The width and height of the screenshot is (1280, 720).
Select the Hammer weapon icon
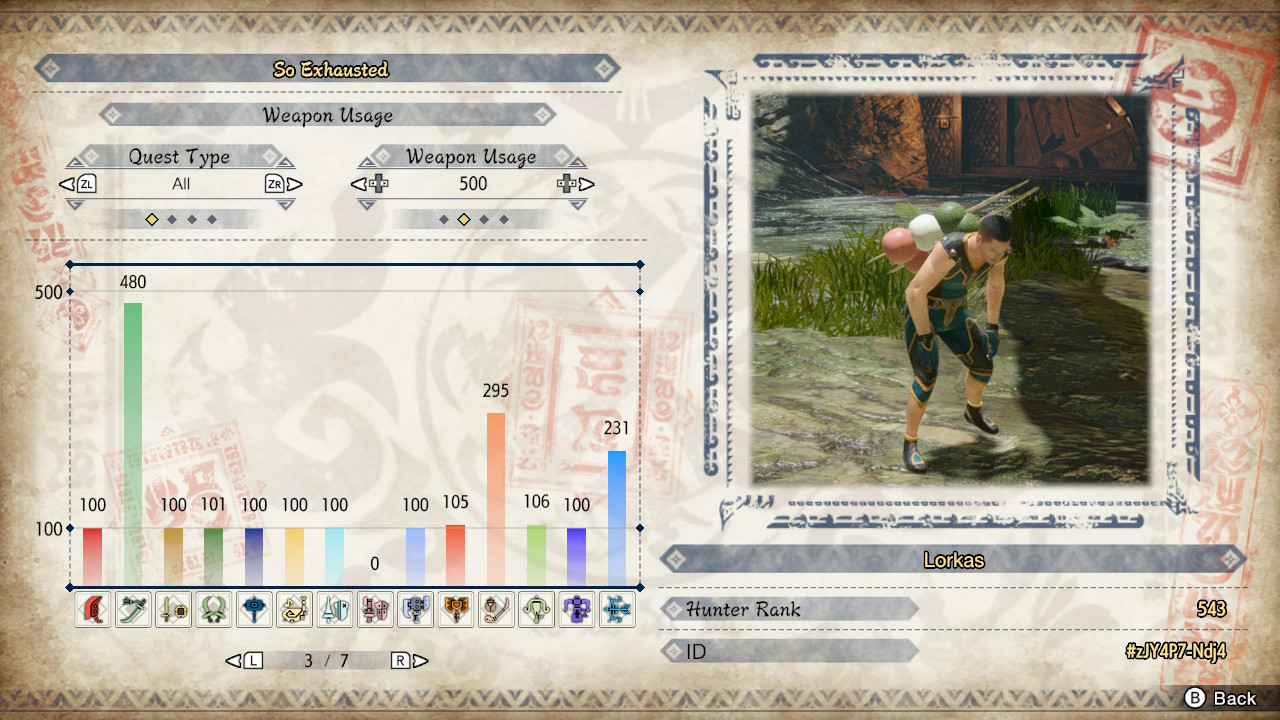click(x=254, y=609)
